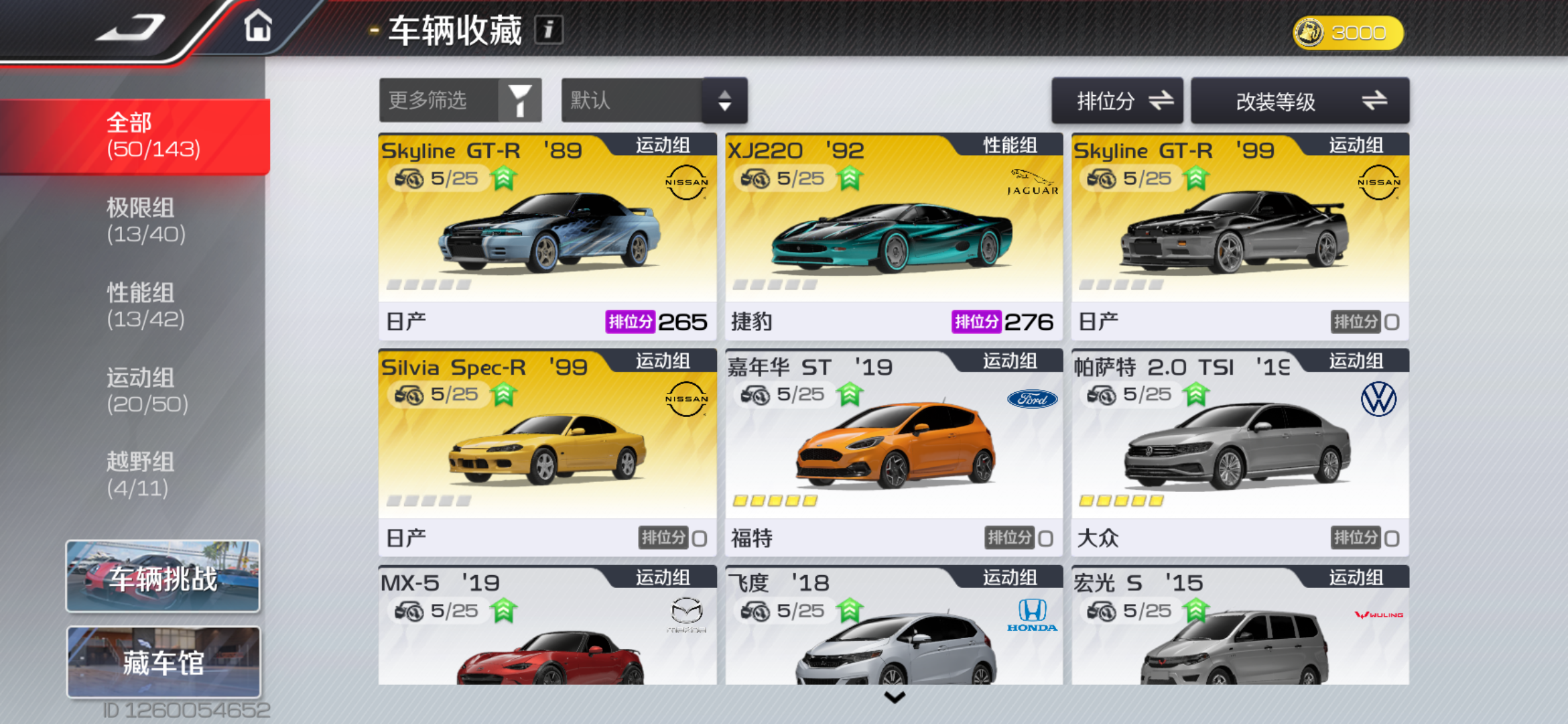Open 车辆挑战 from the sidebar
Viewport: 1568px width, 724px height.
coord(163,577)
